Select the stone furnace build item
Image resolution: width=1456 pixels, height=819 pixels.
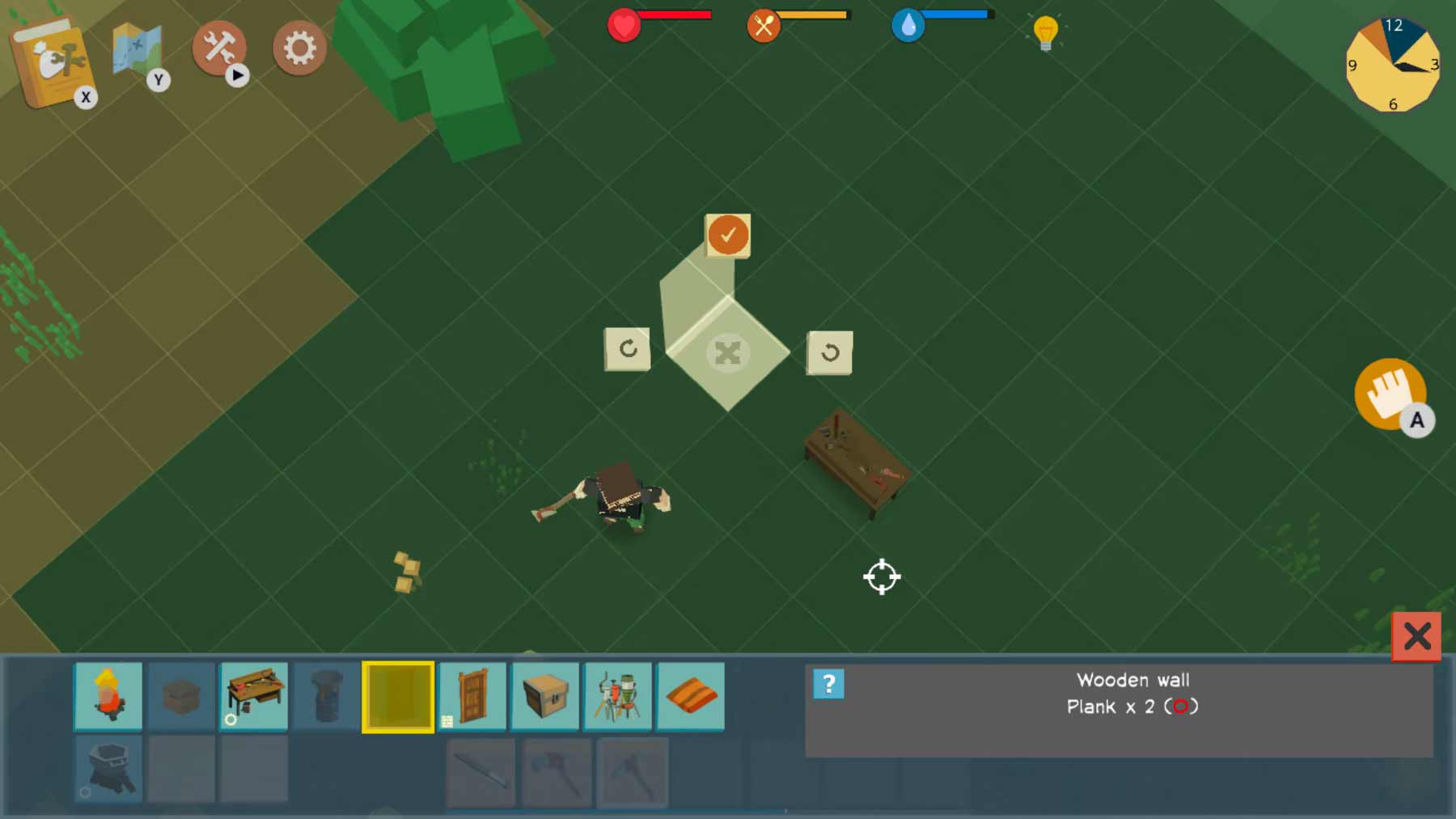(x=108, y=768)
